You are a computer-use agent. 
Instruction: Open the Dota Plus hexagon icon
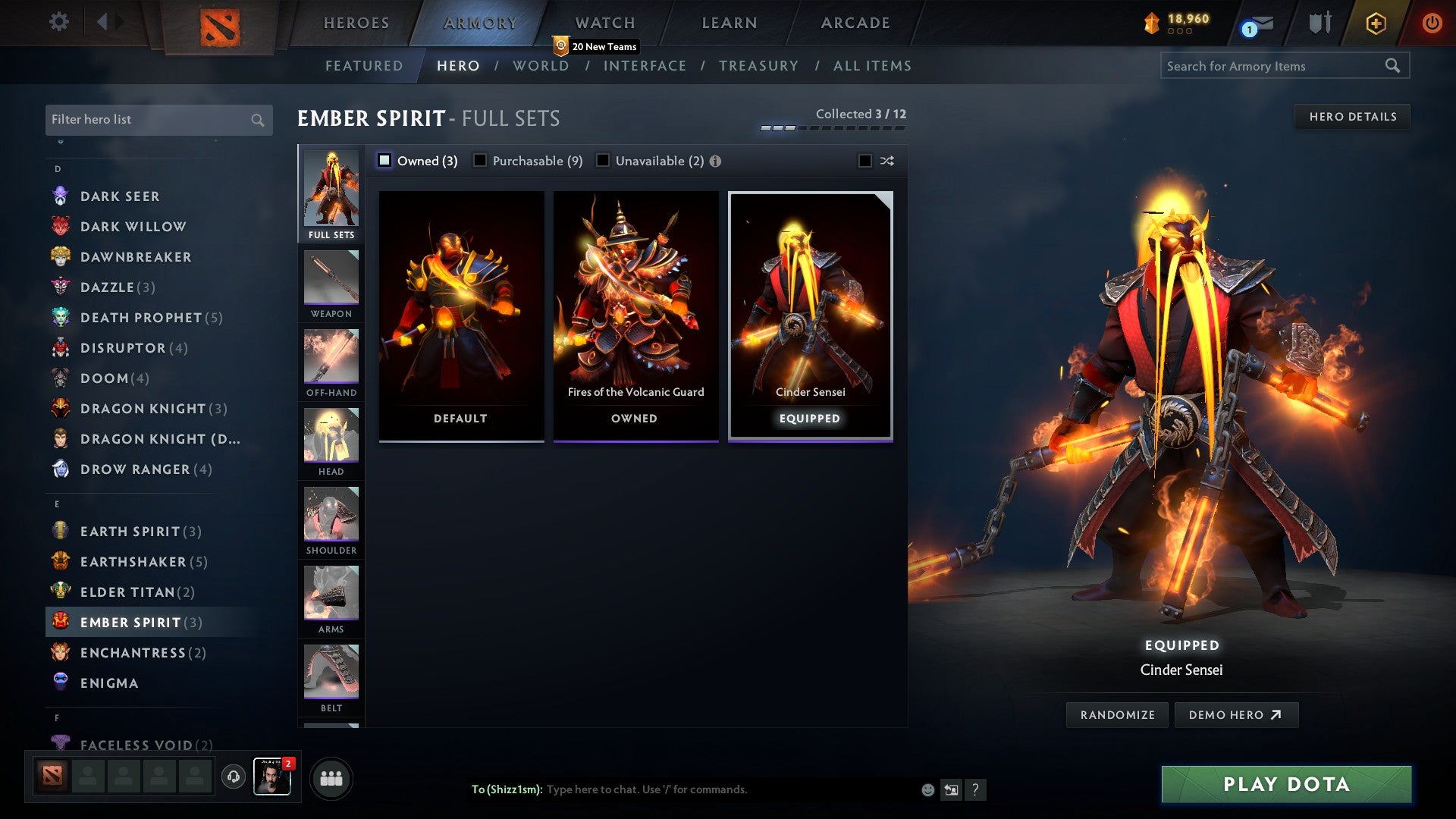tap(1377, 23)
